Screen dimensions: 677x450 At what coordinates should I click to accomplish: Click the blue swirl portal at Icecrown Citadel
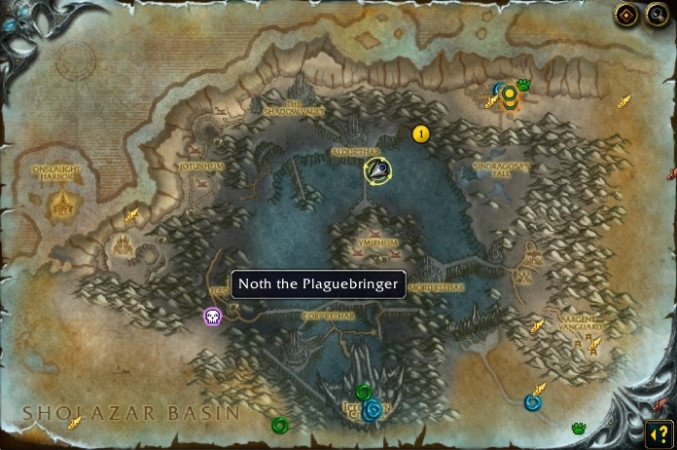[372, 409]
